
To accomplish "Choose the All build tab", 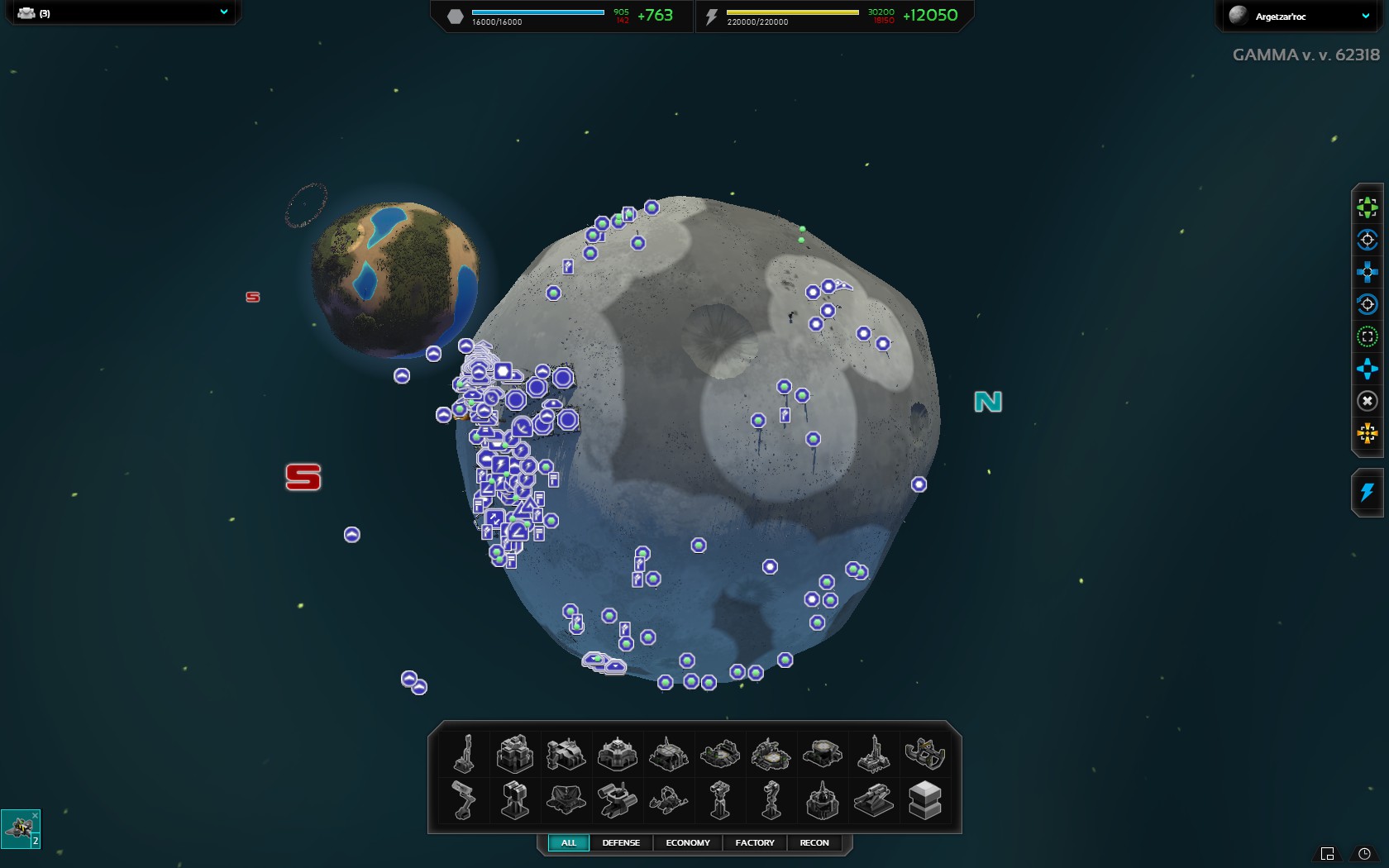I will pyautogui.click(x=569, y=842).
